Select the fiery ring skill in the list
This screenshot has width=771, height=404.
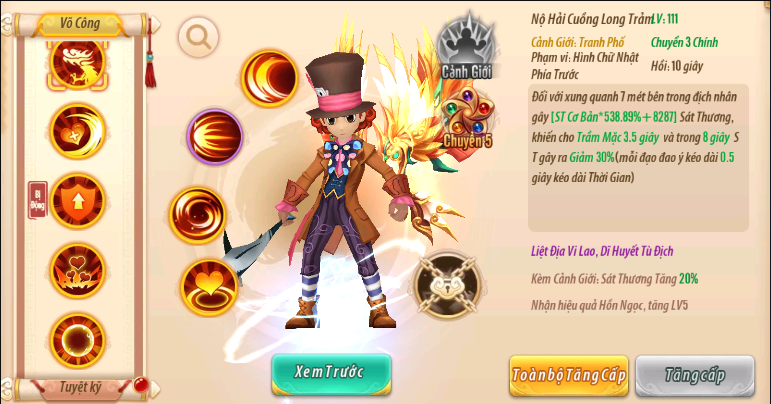[x=78, y=338]
